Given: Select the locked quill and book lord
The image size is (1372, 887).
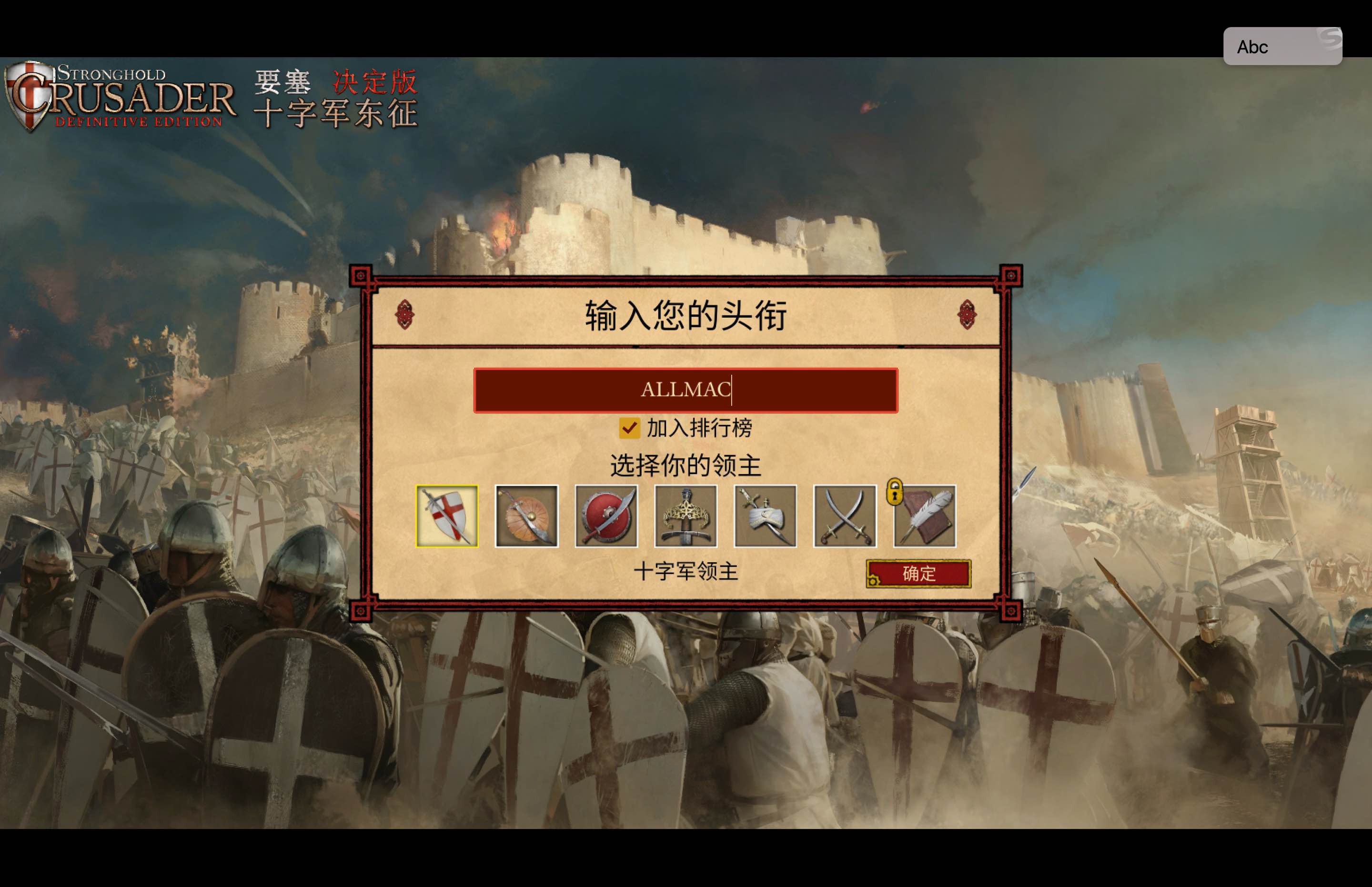Looking at the screenshot, I should click(x=925, y=516).
